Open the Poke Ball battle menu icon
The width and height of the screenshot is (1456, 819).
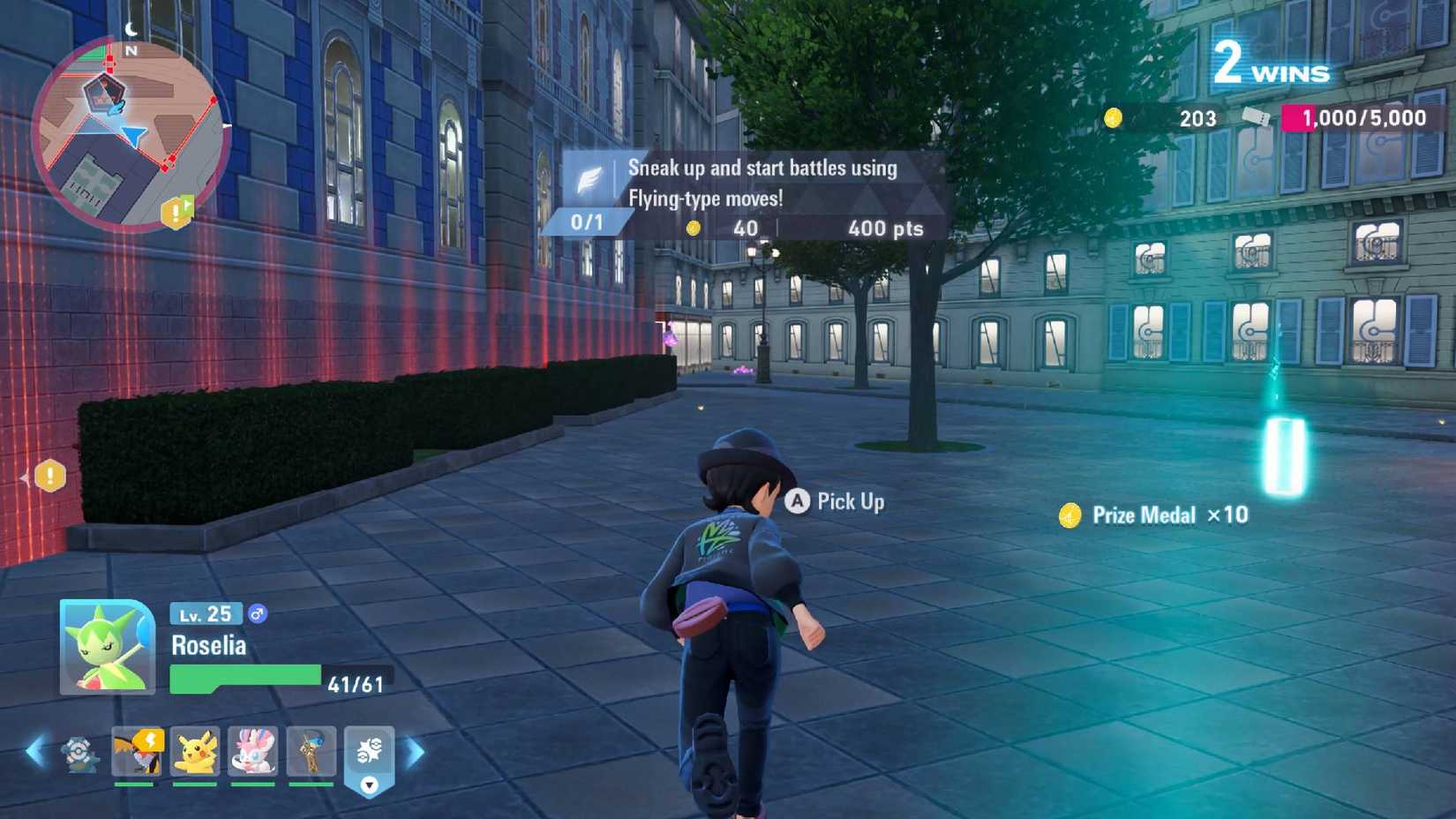[371, 748]
